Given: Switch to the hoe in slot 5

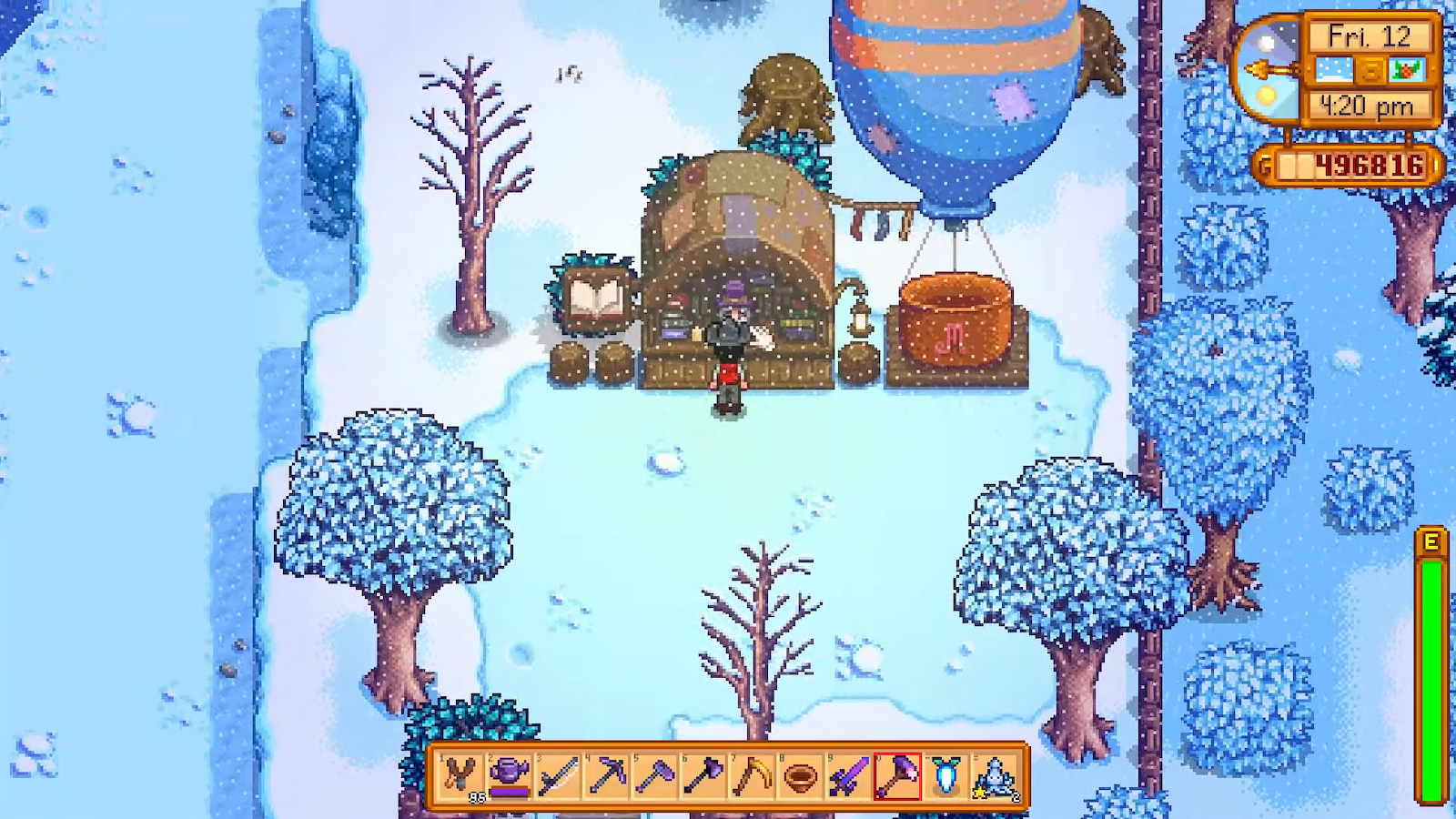Looking at the screenshot, I should tap(655, 777).
